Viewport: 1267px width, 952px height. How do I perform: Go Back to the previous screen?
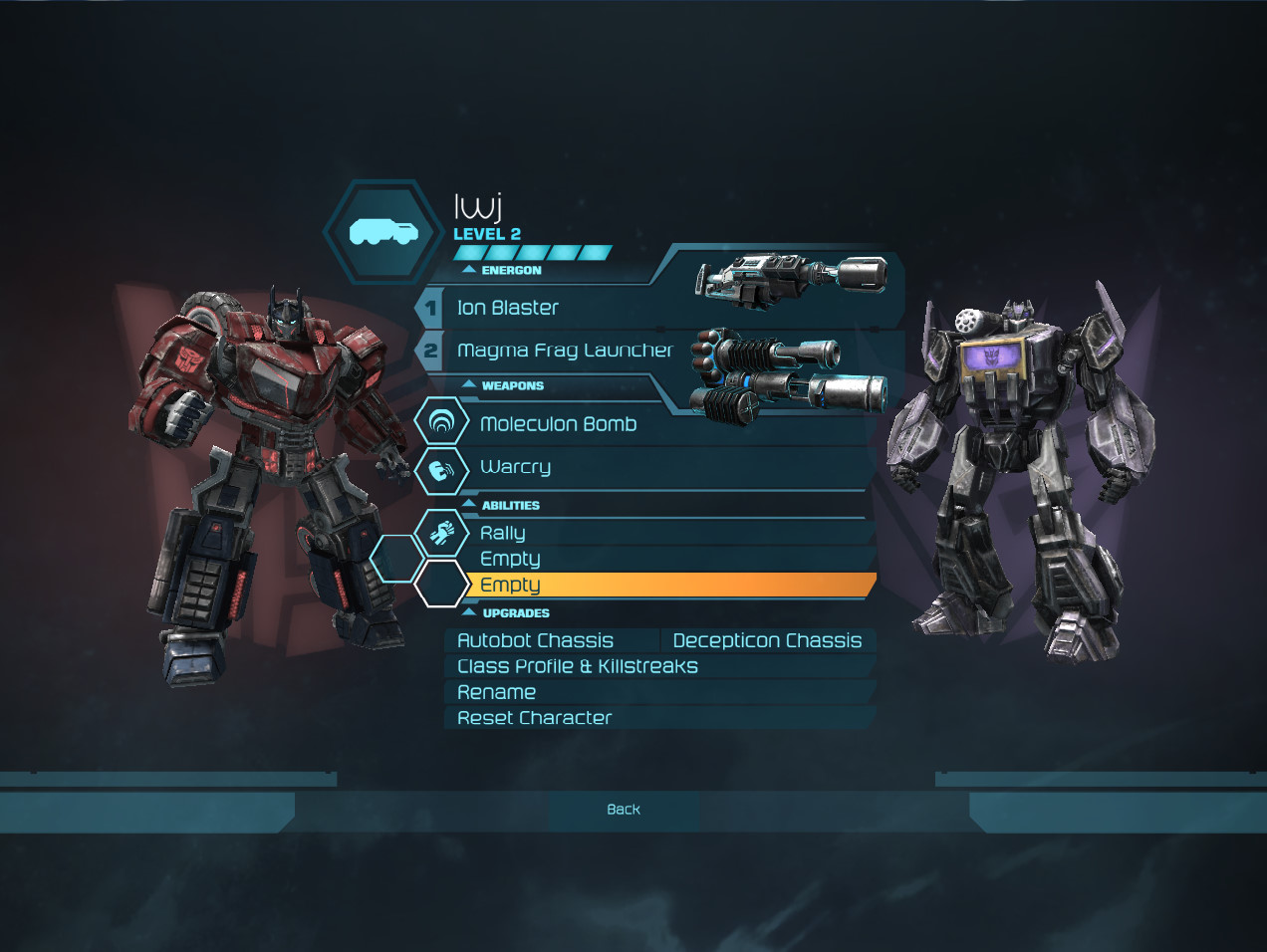[x=624, y=810]
